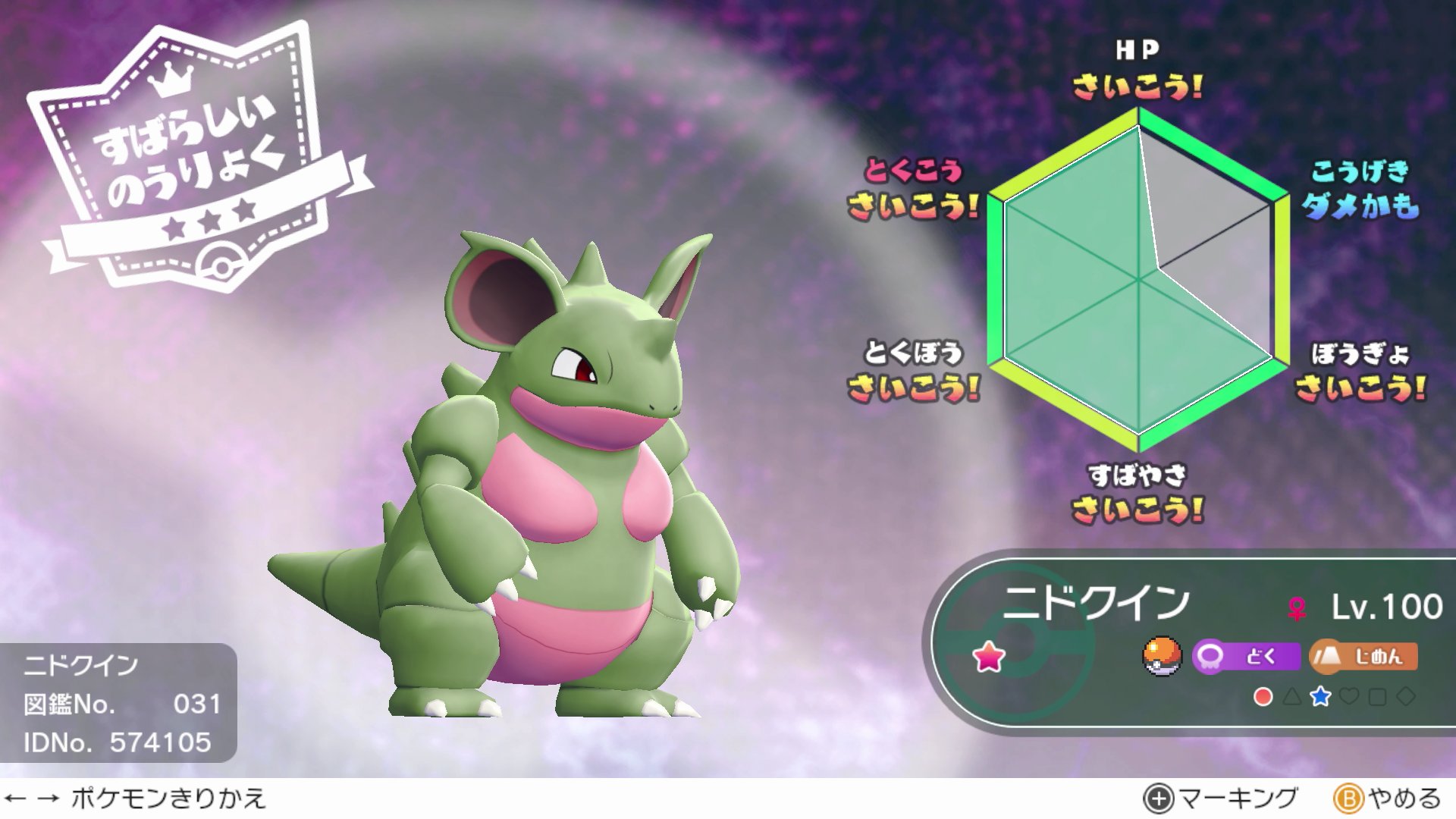Click the pink star shiny icon
The height and width of the screenshot is (819, 1456).
point(990,658)
